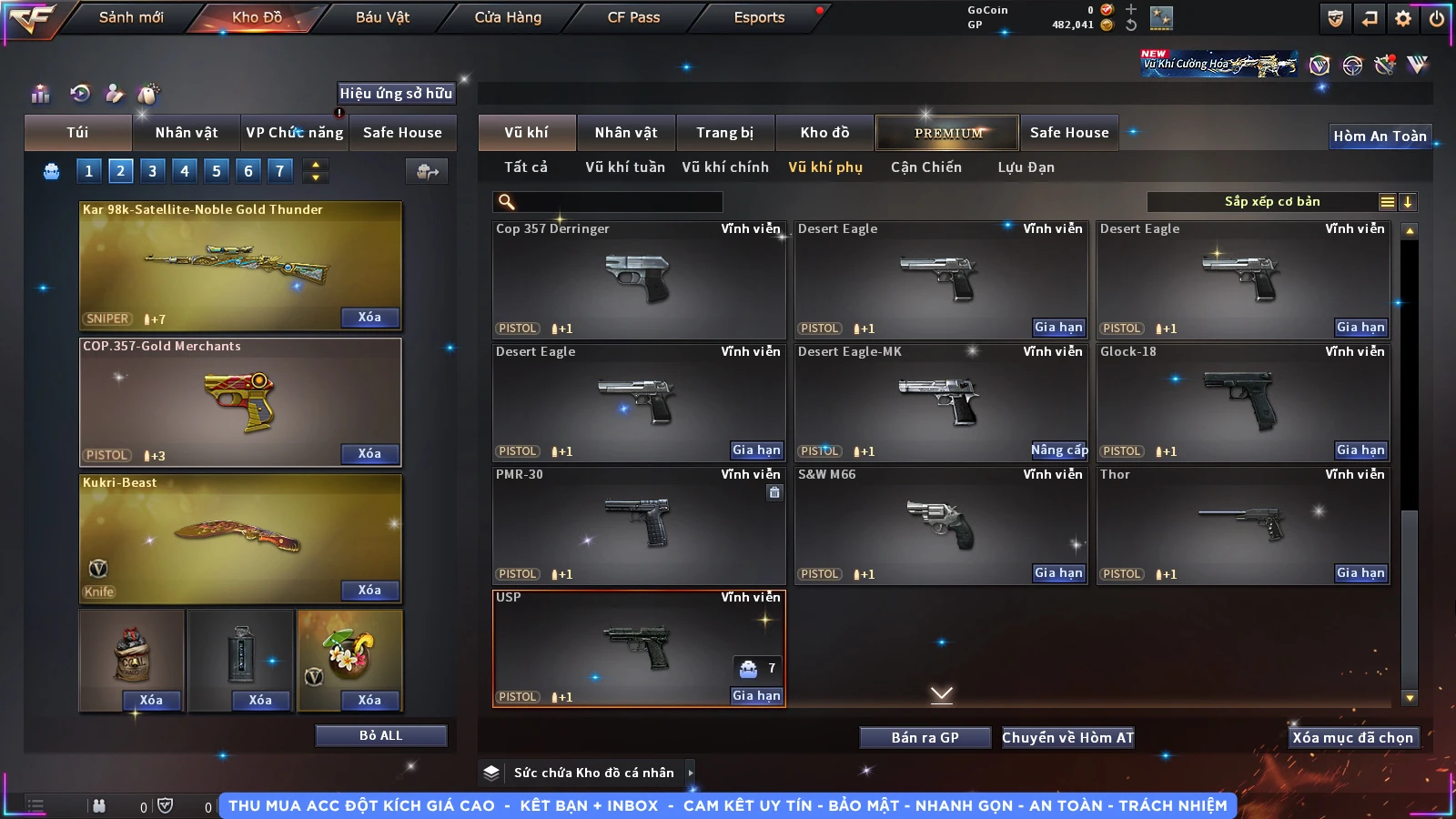Open settings with the gear icon

click(1403, 18)
